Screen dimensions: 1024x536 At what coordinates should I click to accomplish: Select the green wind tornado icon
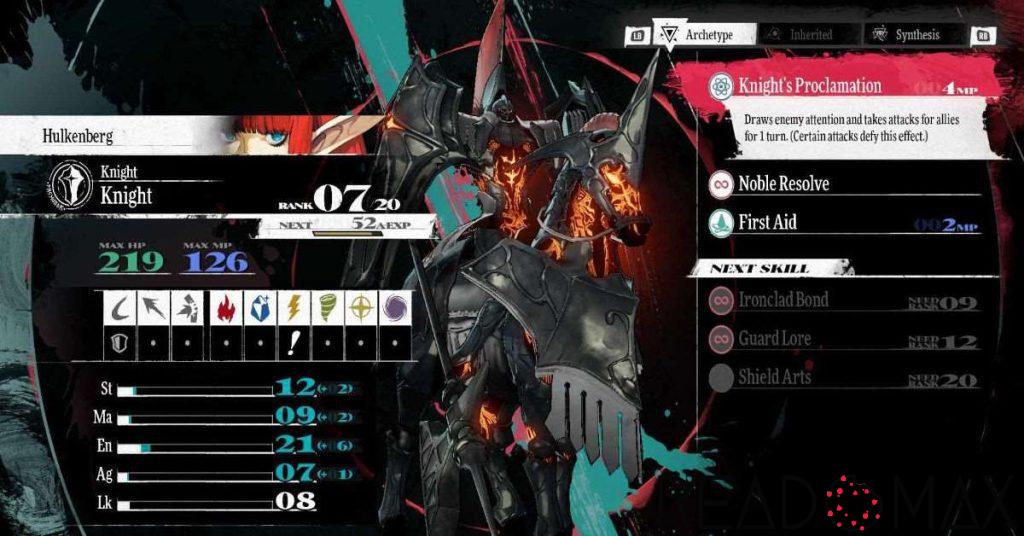pyautogui.click(x=327, y=308)
